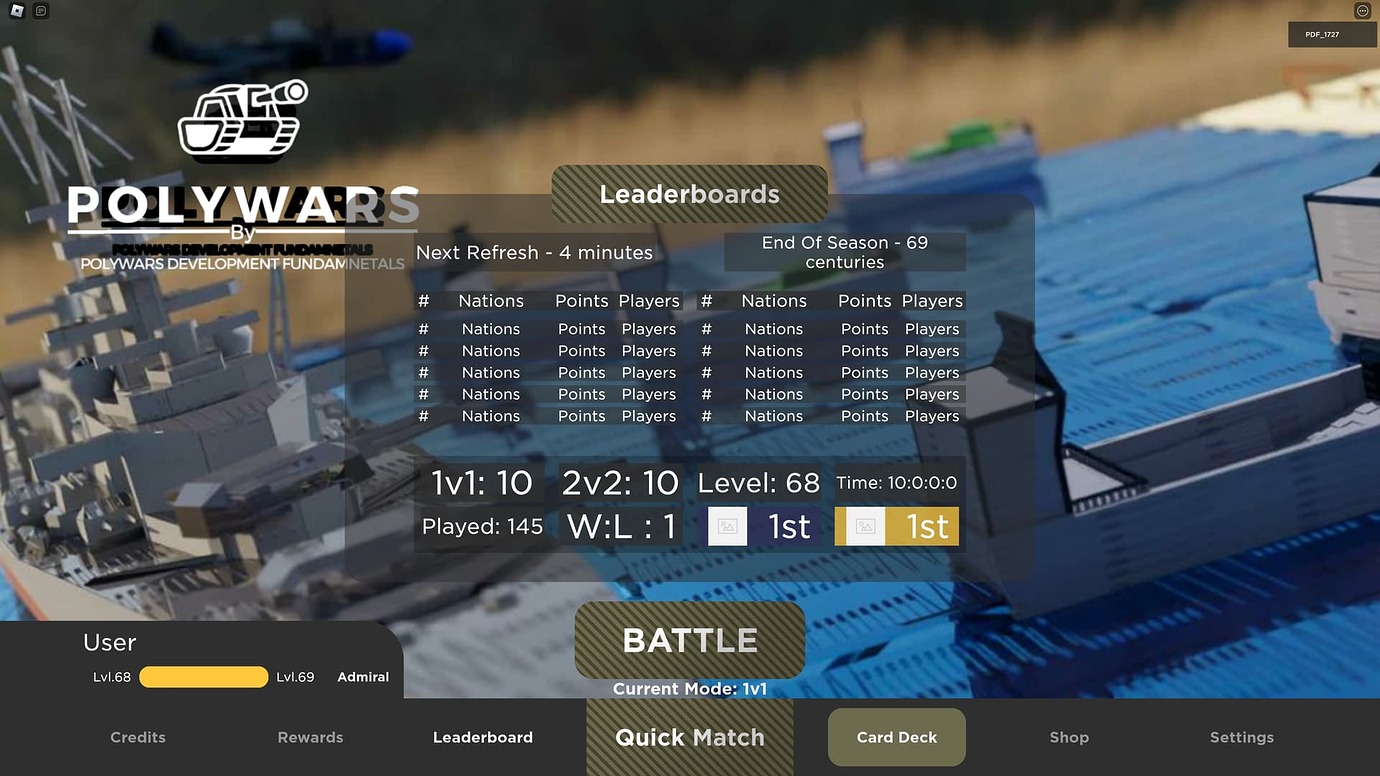Click the Leaderboards header button
Screen dimensions: 1380x776
click(x=690, y=194)
